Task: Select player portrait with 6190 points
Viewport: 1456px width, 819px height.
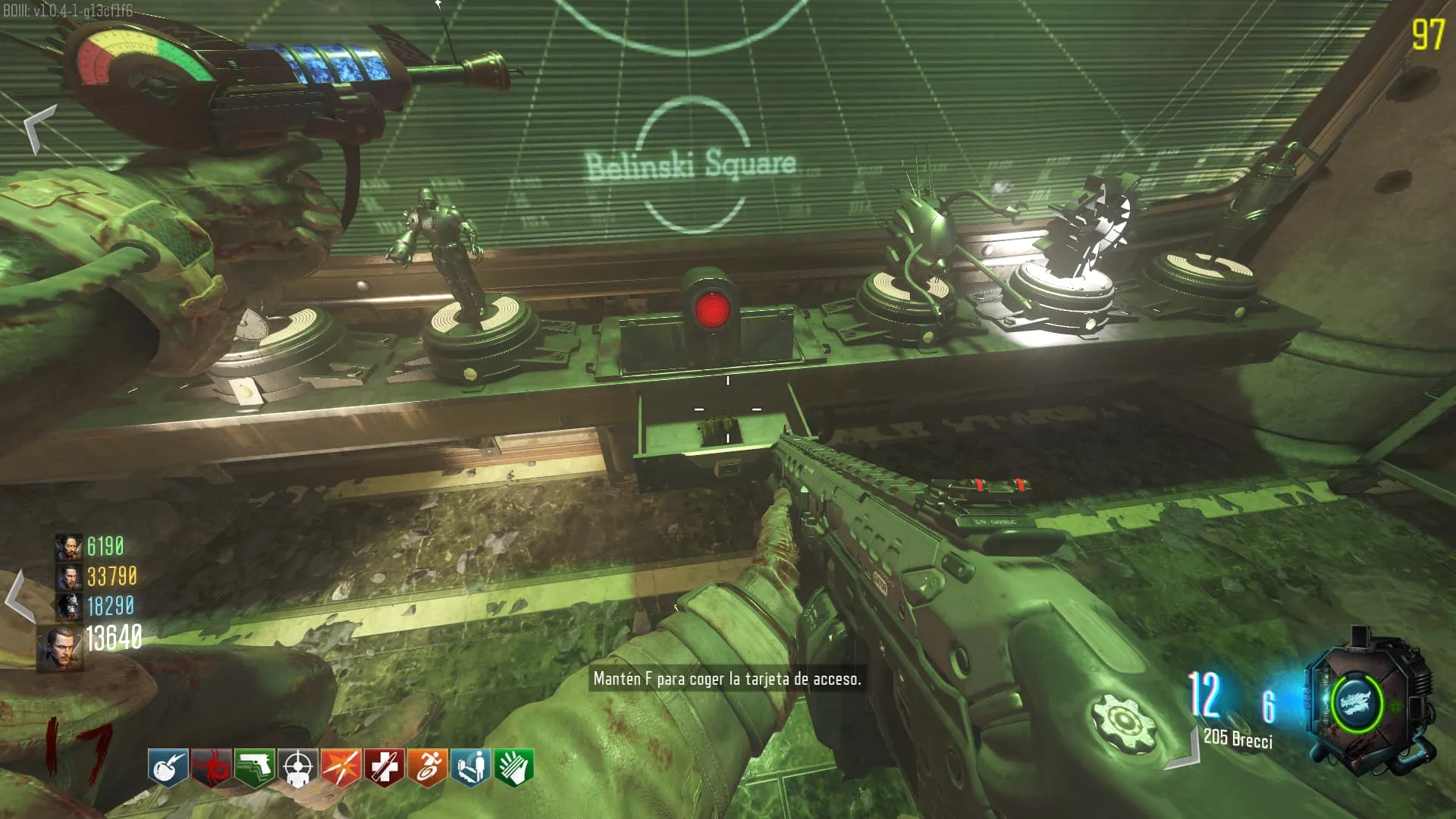Action: (68, 547)
